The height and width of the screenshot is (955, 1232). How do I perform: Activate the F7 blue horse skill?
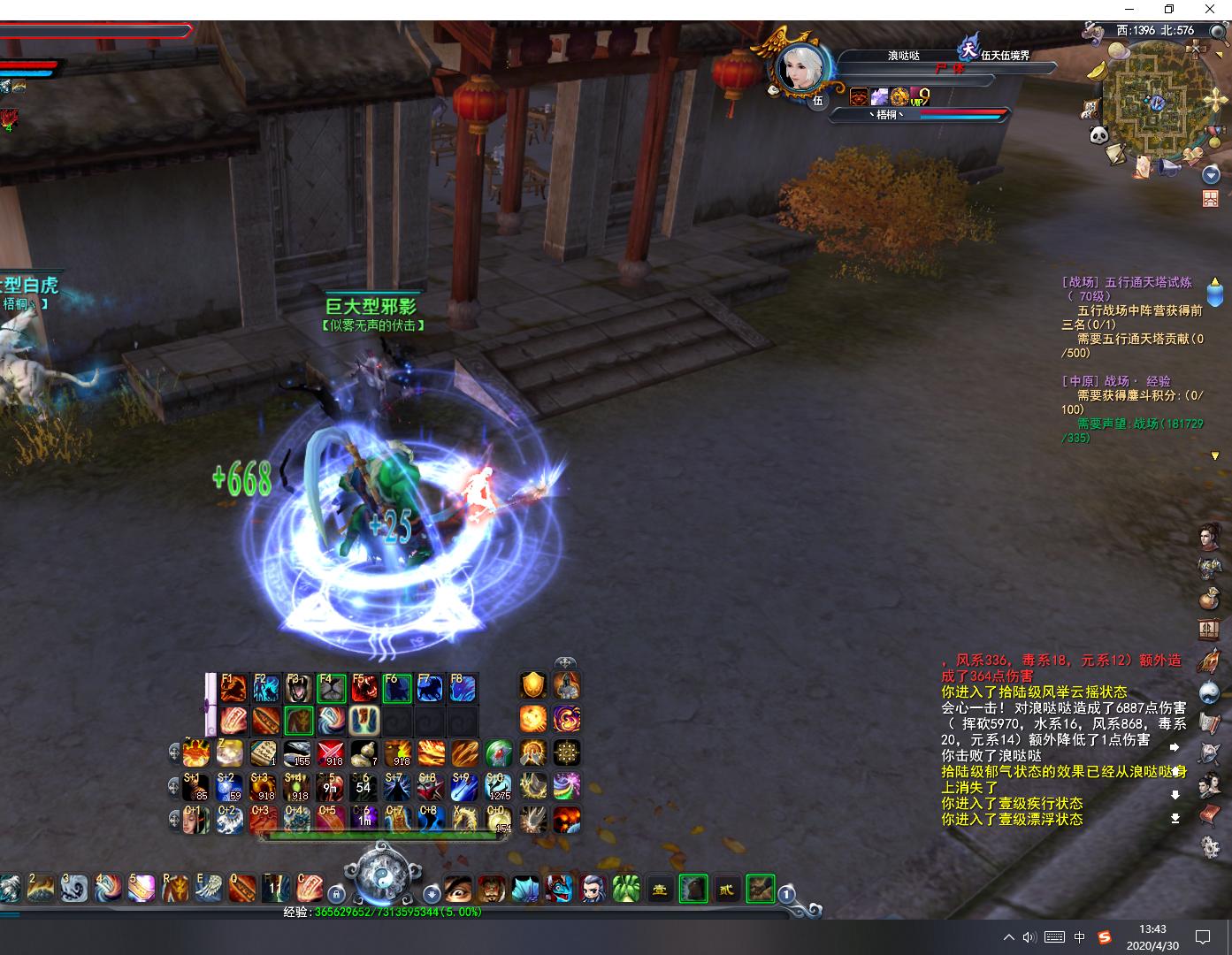pos(430,688)
